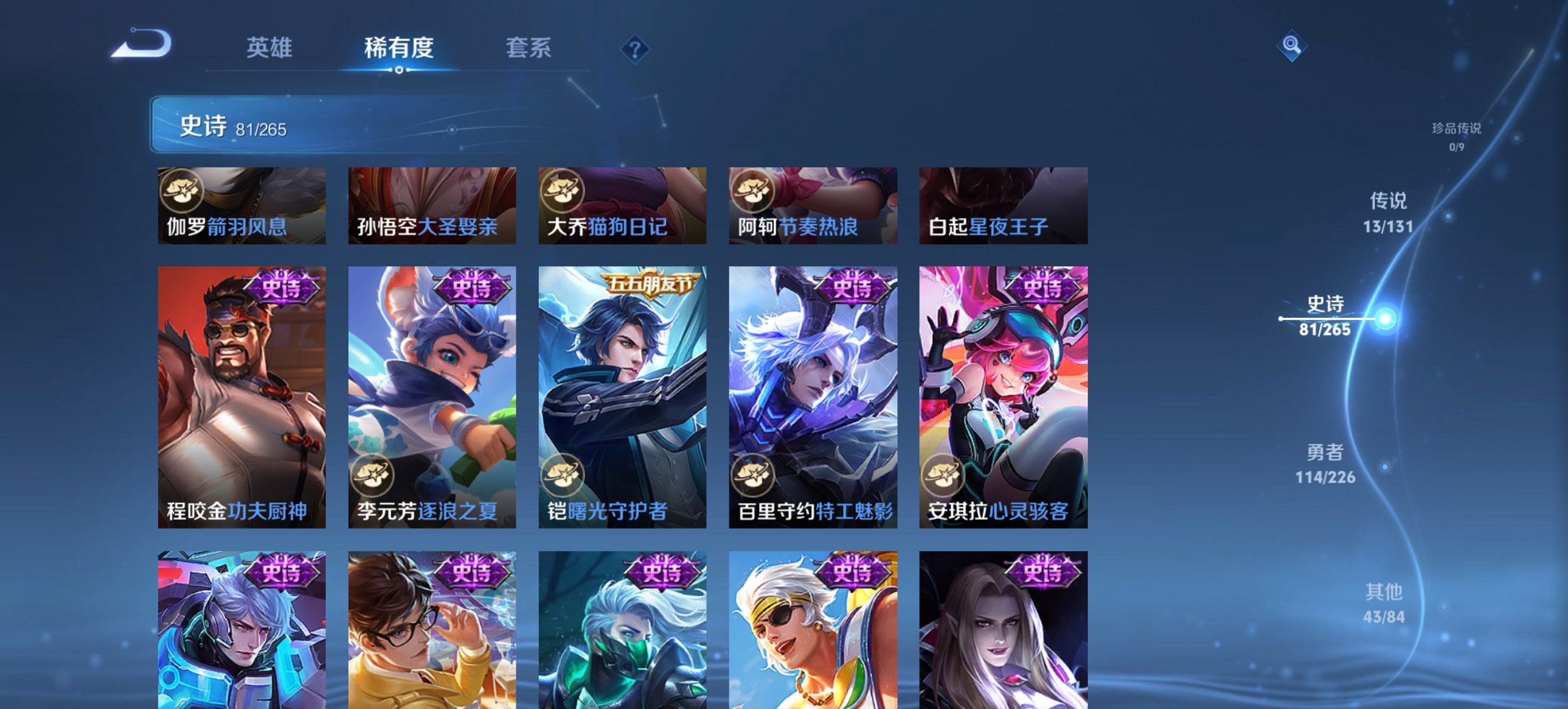
Task: Switch to the 英雄 tab
Action: pyautogui.click(x=271, y=48)
